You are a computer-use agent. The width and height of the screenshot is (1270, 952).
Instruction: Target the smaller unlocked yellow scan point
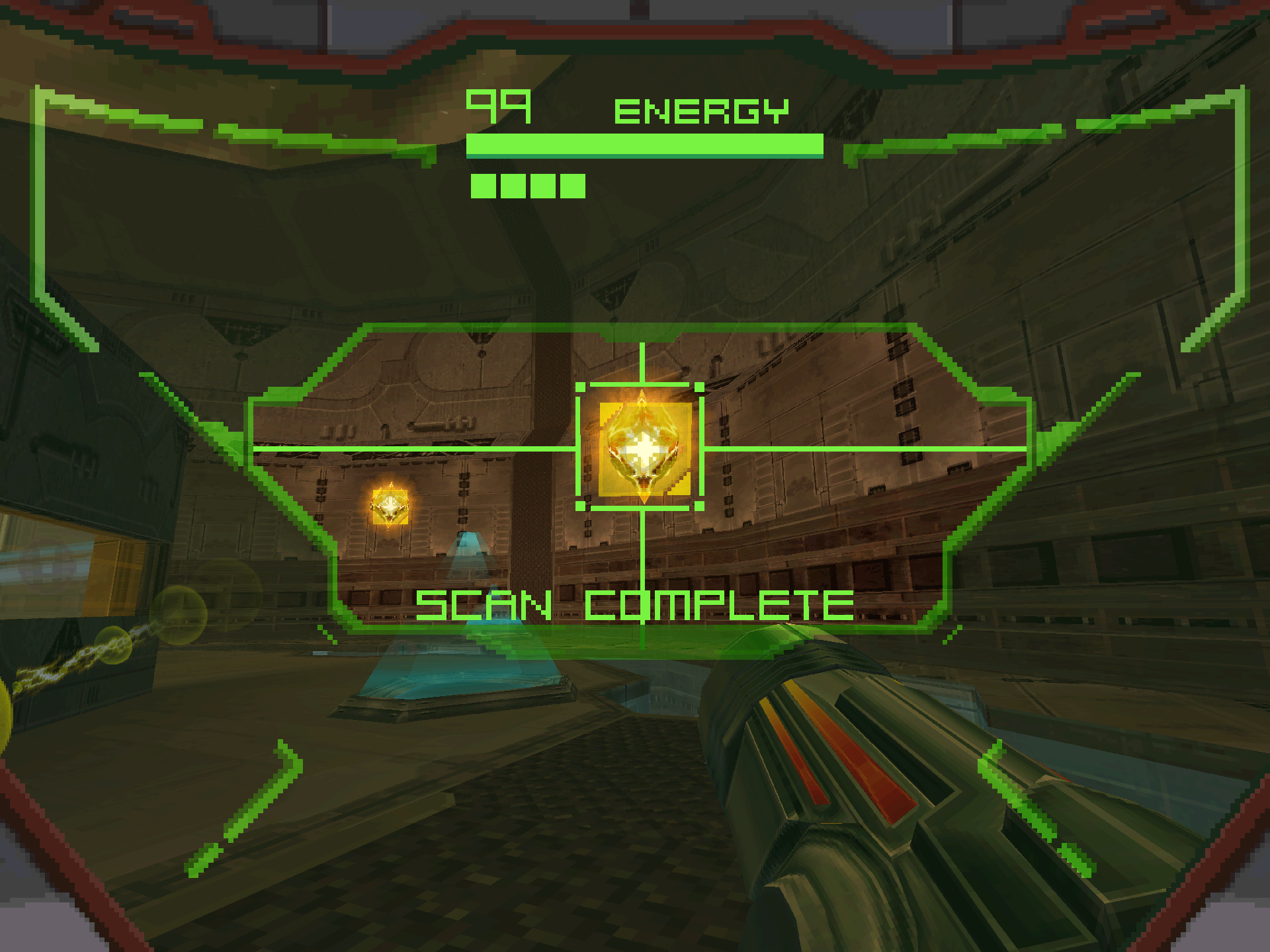(390, 506)
